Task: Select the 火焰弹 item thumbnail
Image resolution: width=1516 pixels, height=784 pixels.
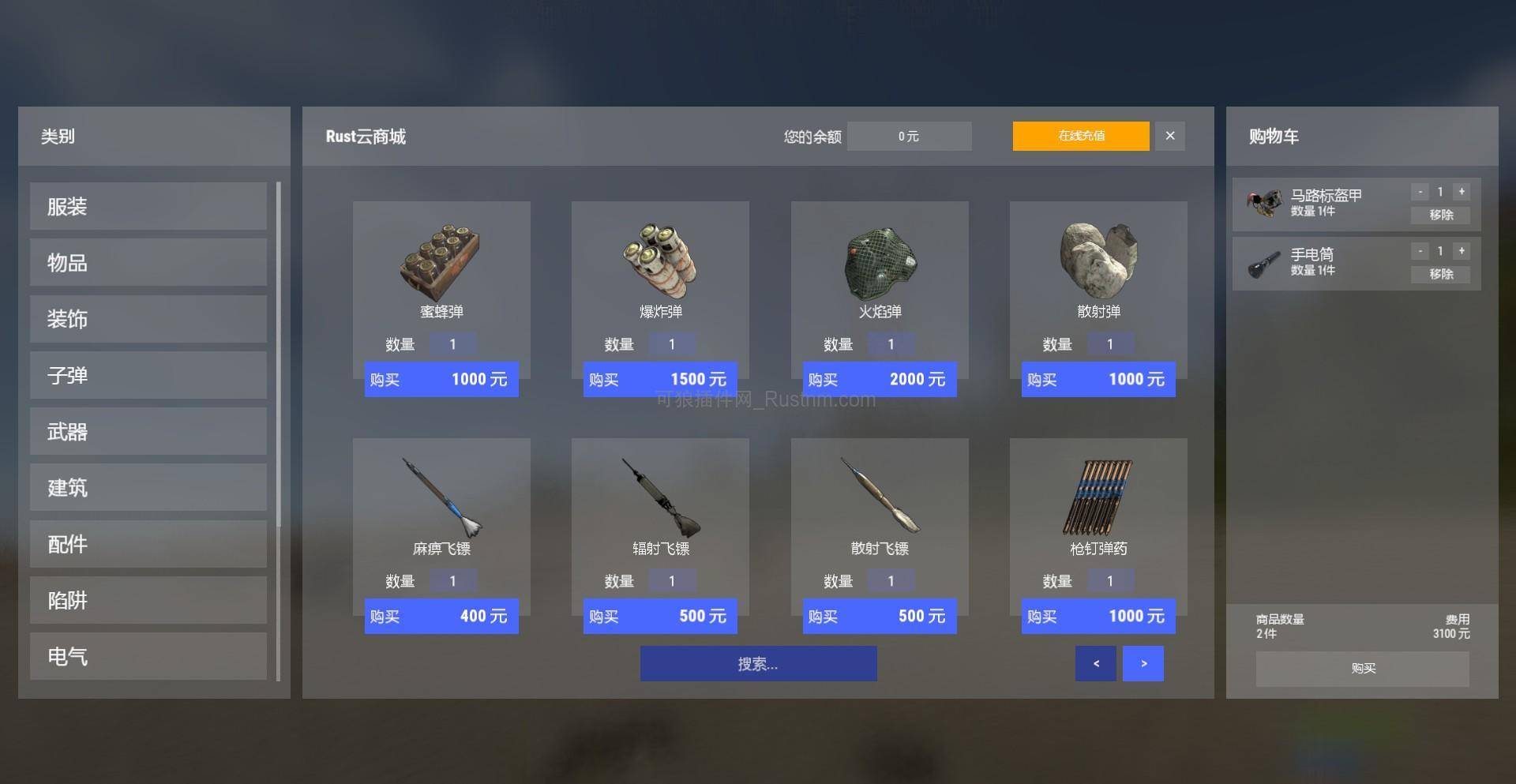Action: coord(879,261)
